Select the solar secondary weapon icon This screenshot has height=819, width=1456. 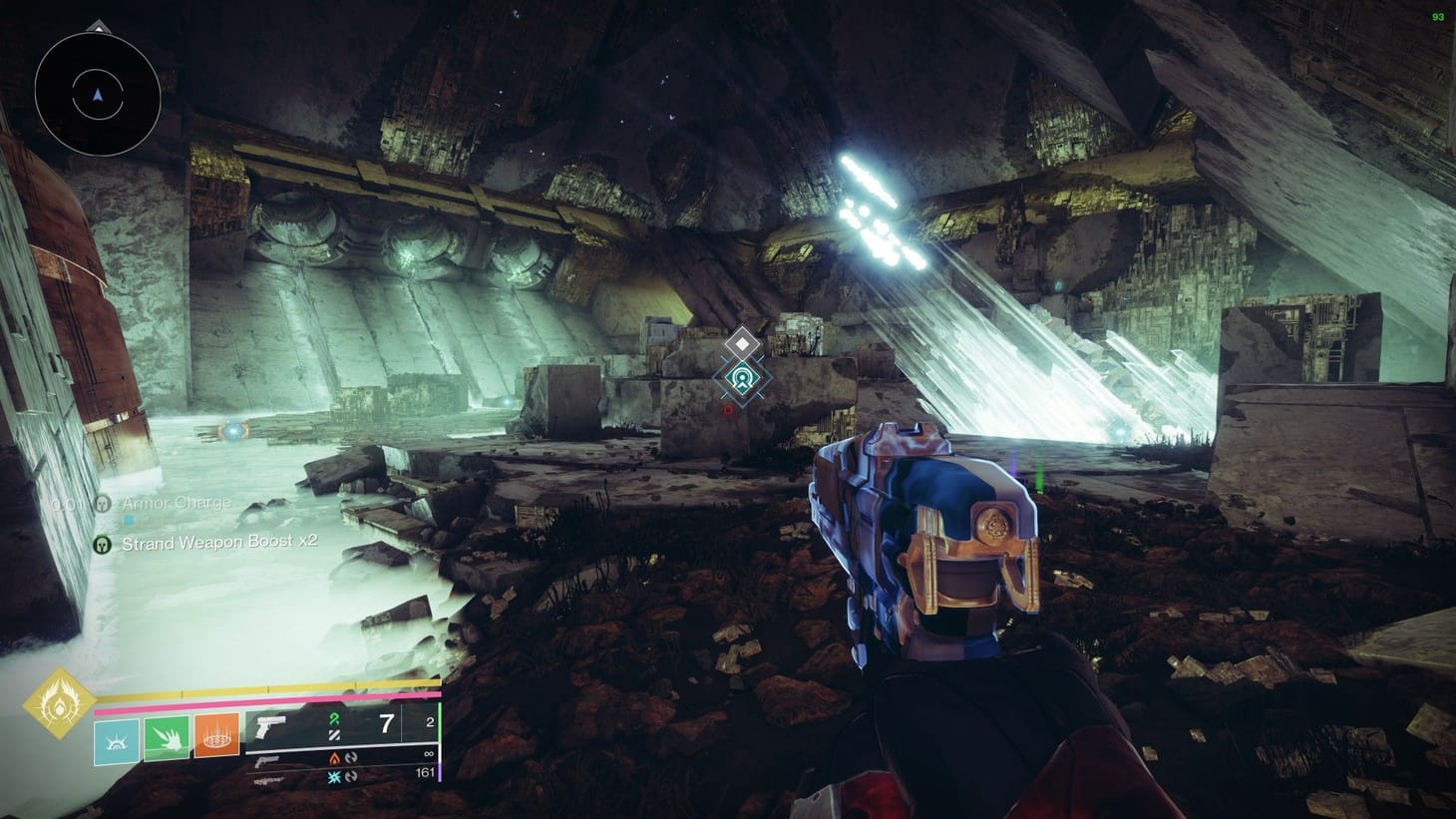[267, 760]
